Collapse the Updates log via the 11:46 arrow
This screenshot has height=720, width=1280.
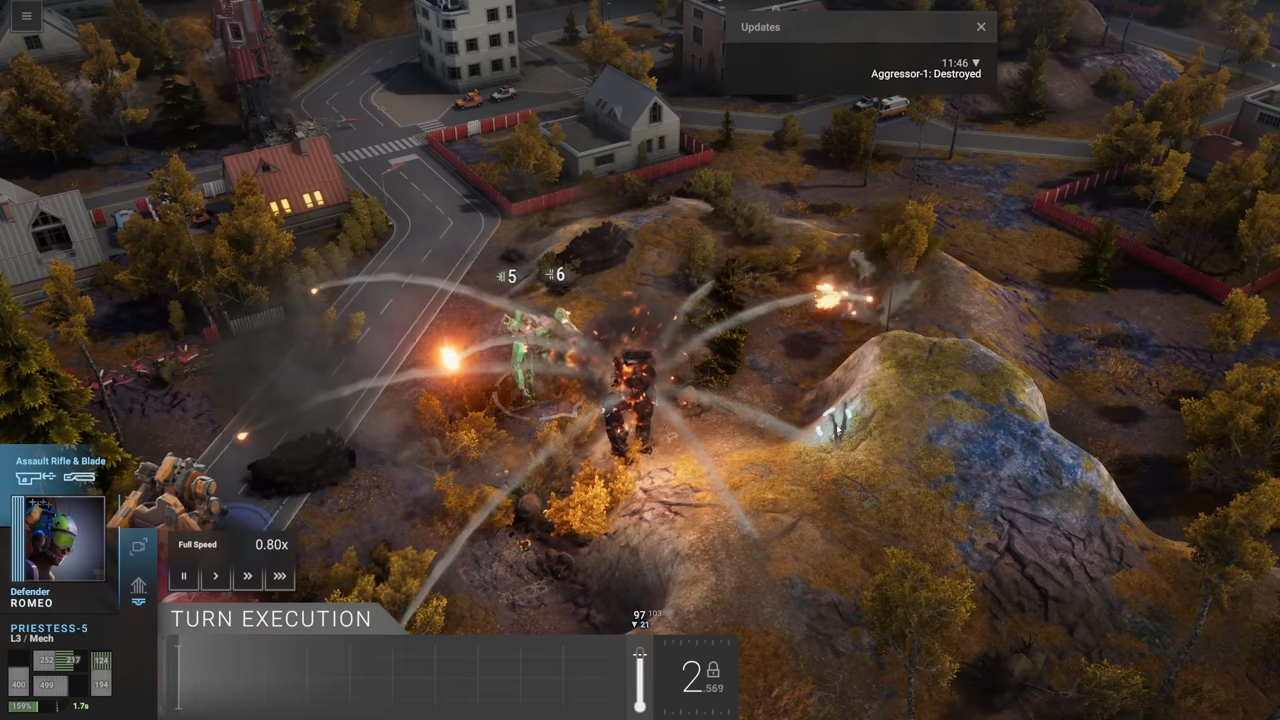(x=977, y=63)
